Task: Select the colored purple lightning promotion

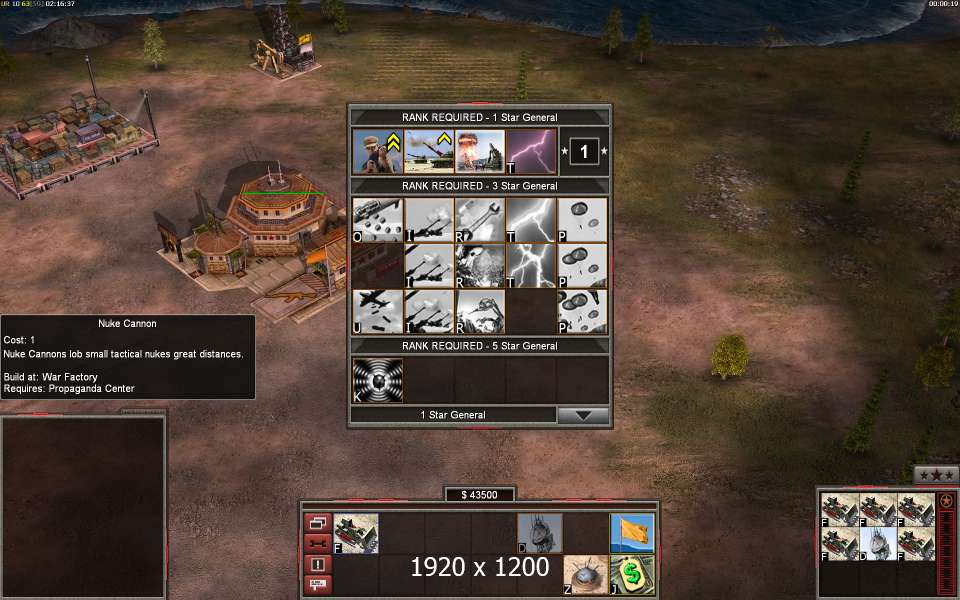Action: point(532,151)
